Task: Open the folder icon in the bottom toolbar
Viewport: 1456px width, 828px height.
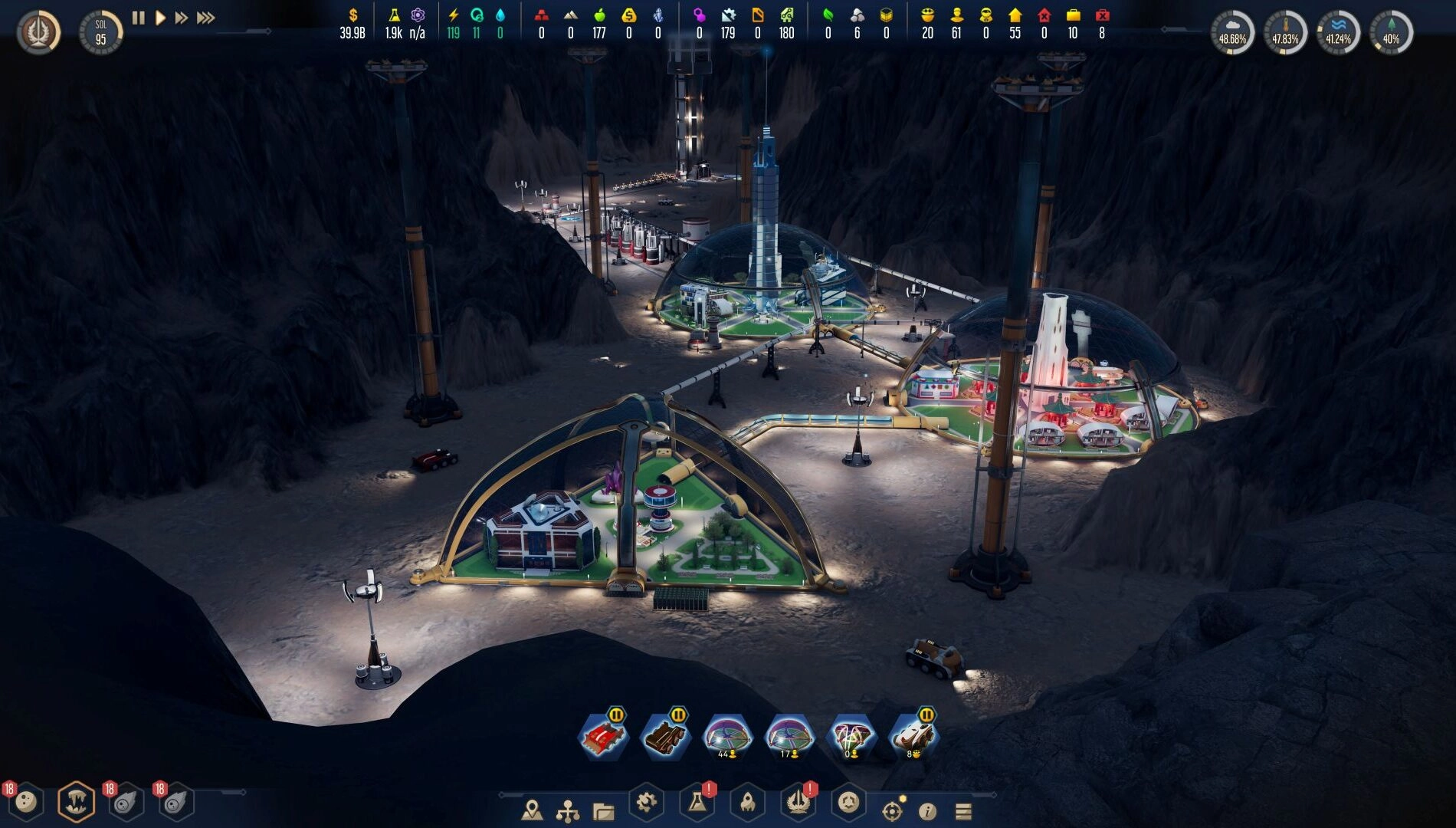Action: (x=603, y=810)
